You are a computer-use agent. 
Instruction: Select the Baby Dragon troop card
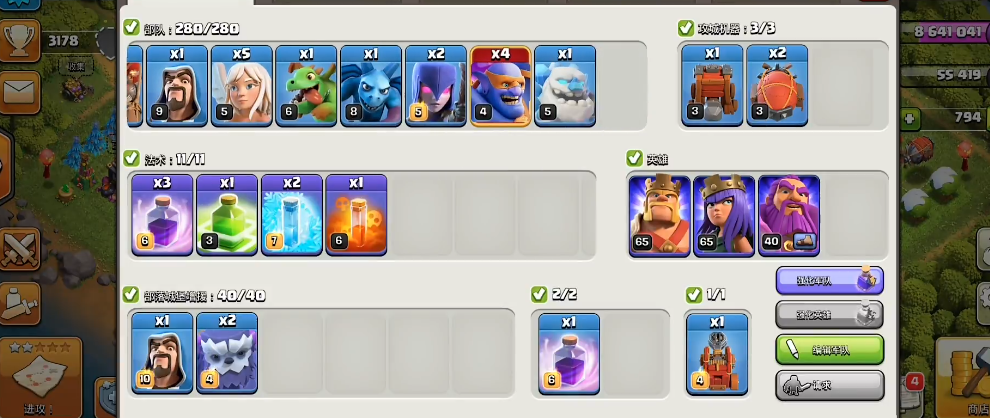pyautogui.click(x=306, y=85)
